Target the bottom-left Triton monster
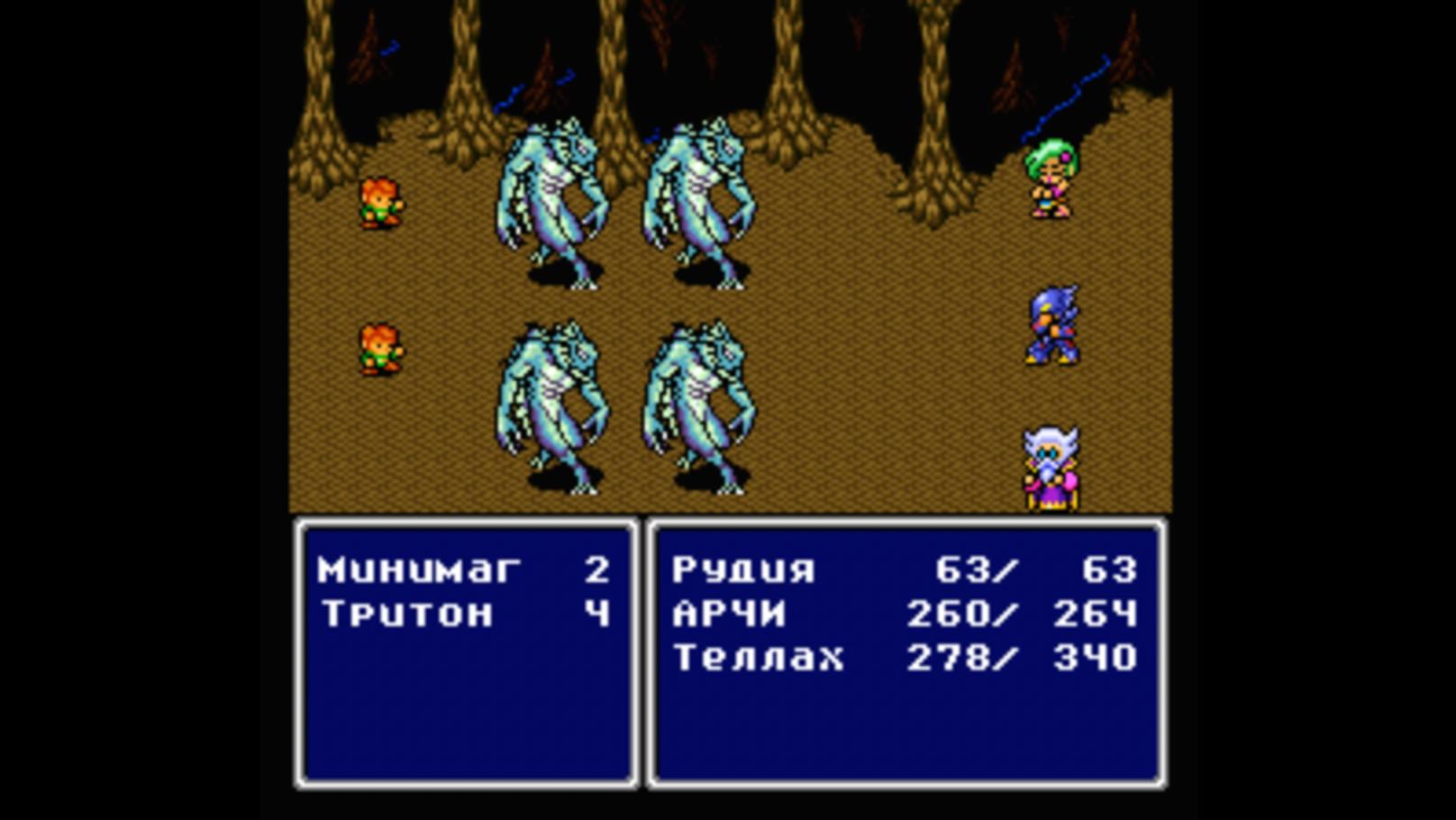1456x820 pixels. tap(550, 396)
